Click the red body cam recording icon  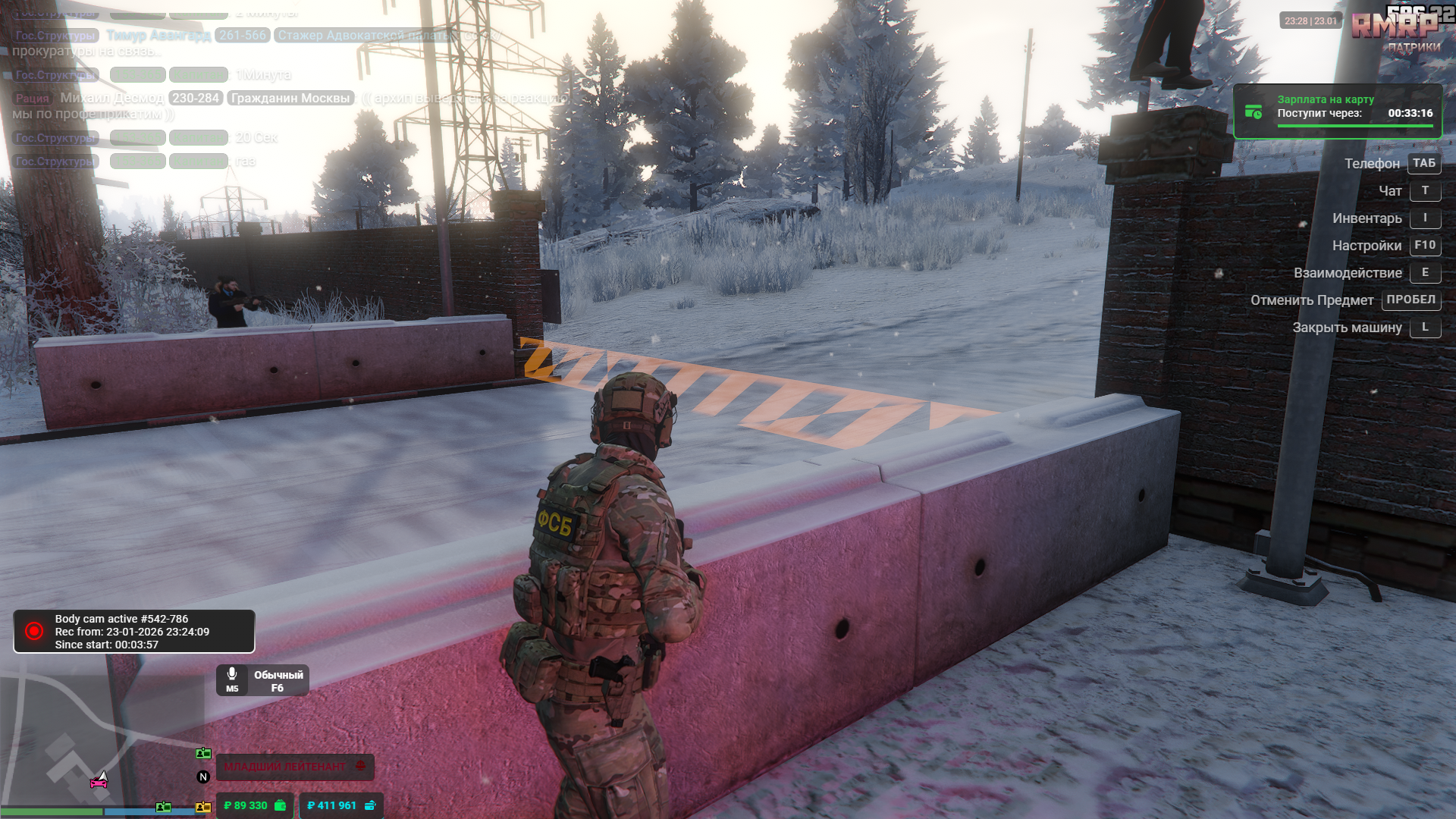pos(34,631)
